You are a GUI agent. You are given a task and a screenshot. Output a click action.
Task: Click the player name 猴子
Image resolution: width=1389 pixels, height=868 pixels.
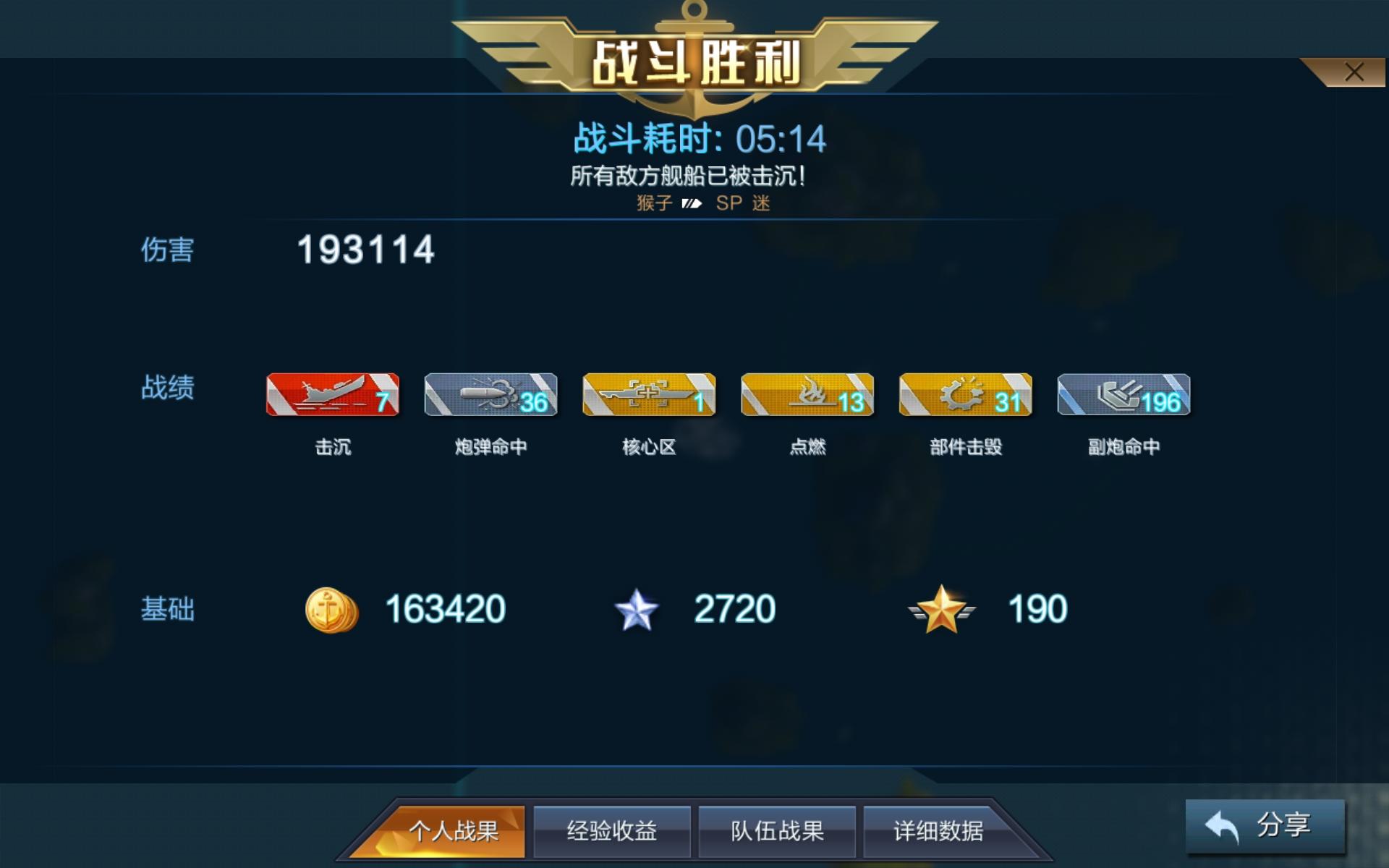pyautogui.click(x=655, y=203)
